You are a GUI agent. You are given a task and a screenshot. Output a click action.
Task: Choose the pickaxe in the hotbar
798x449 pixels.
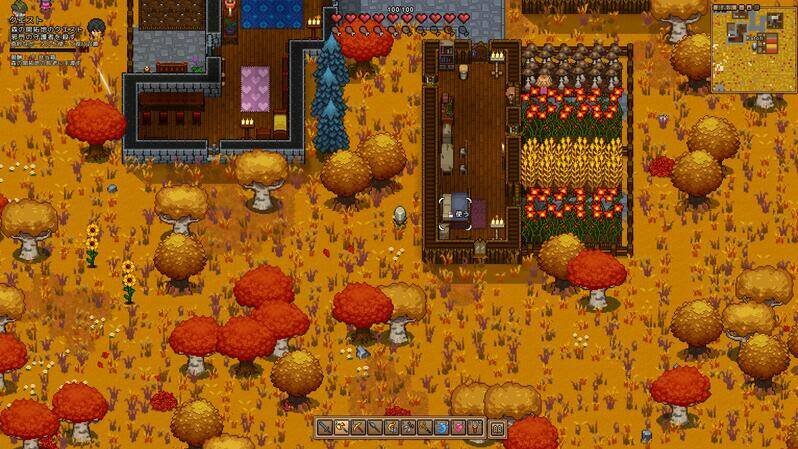point(359,428)
